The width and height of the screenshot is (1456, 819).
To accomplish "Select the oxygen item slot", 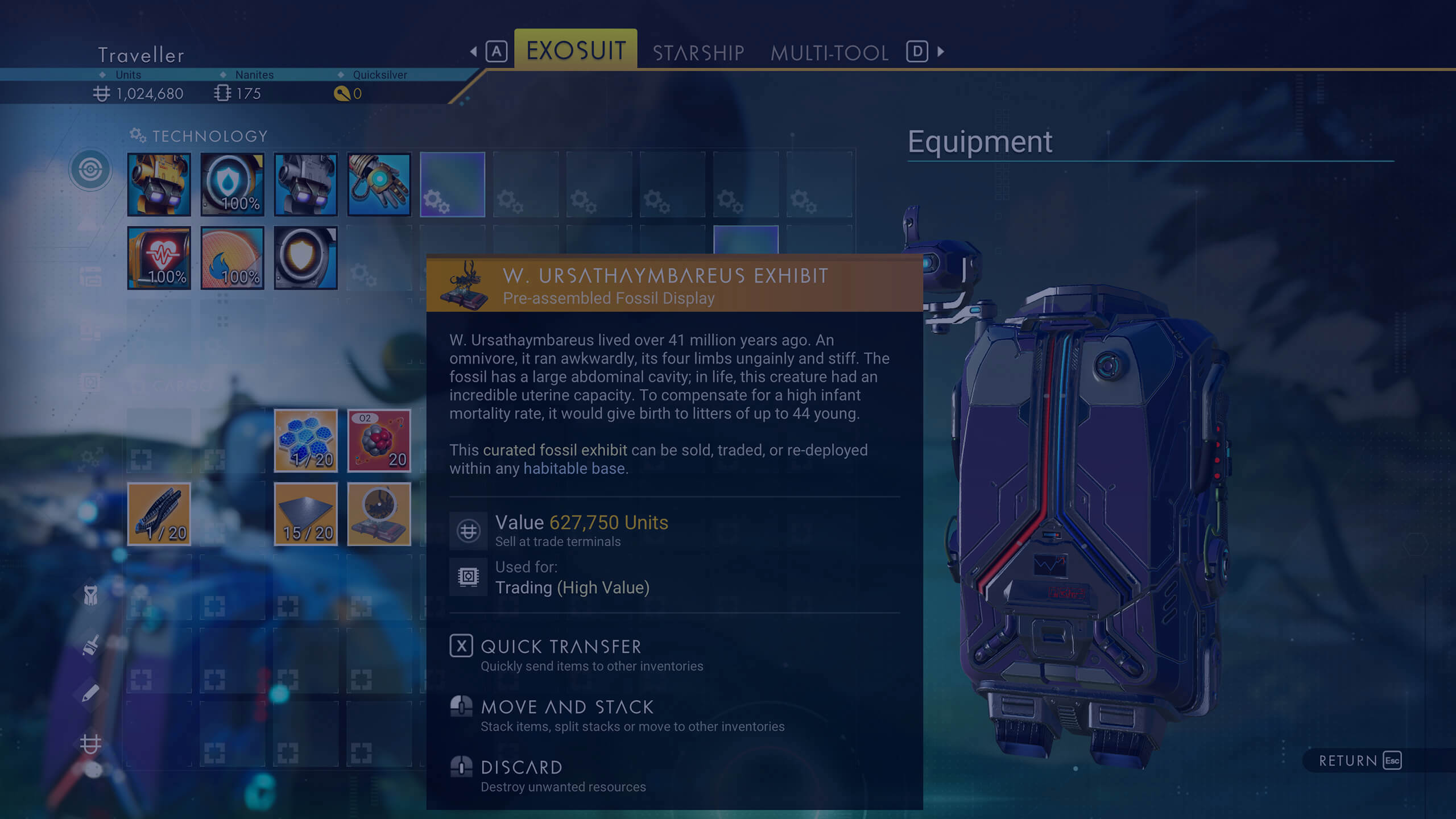I will pyautogui.click(x=379, y=441).
